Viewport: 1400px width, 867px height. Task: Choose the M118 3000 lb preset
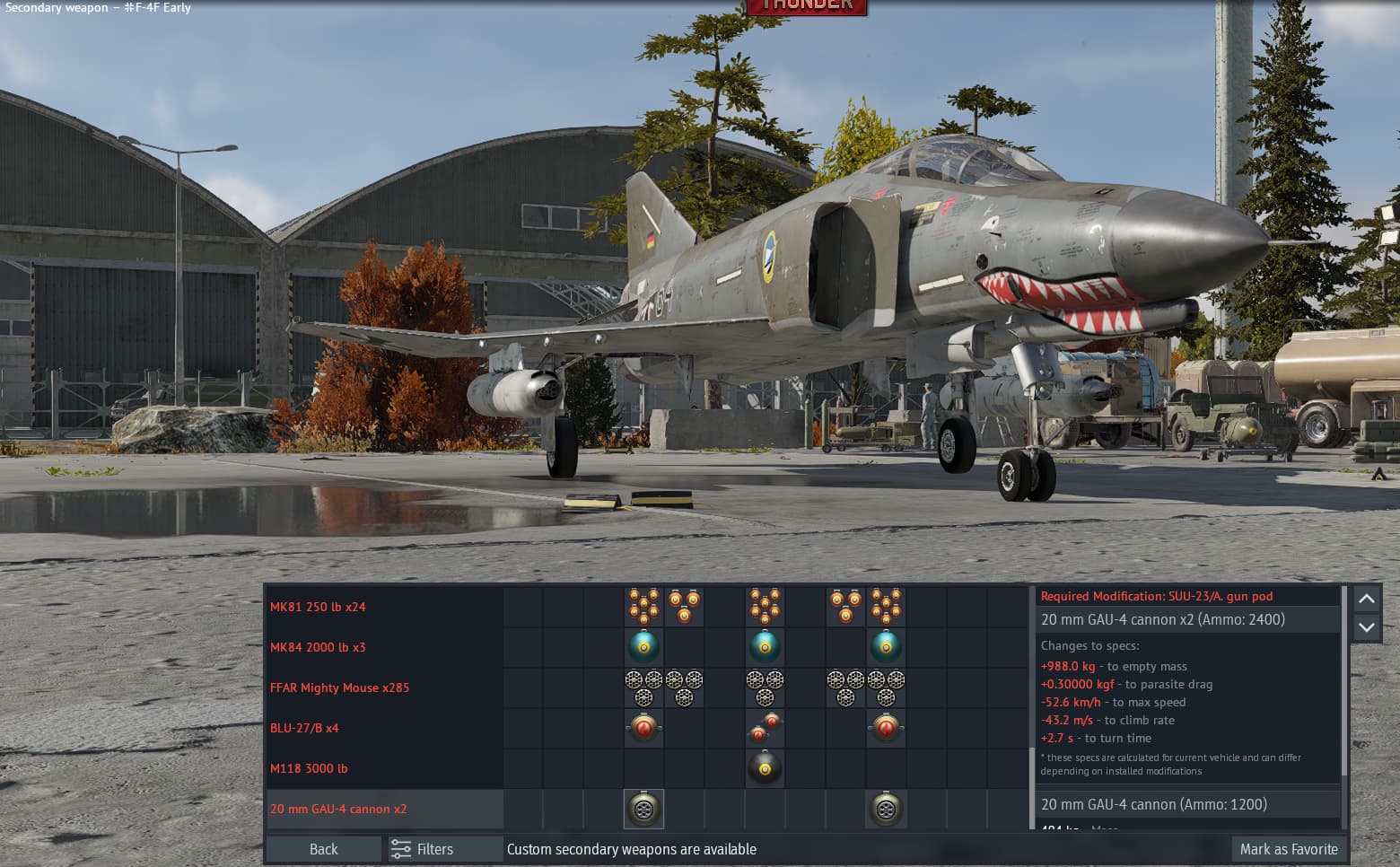click(x=309, y=768)
